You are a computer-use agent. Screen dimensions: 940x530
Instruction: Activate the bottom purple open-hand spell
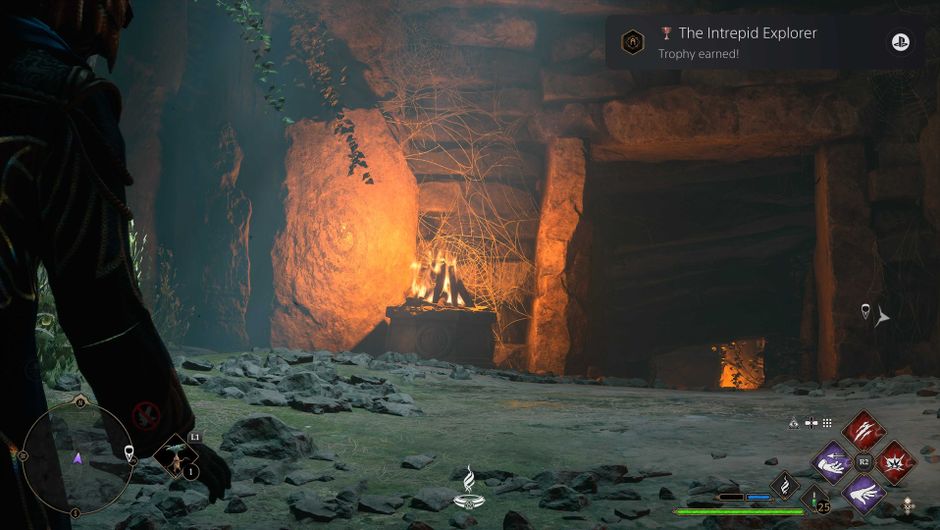tap(863, 493)
